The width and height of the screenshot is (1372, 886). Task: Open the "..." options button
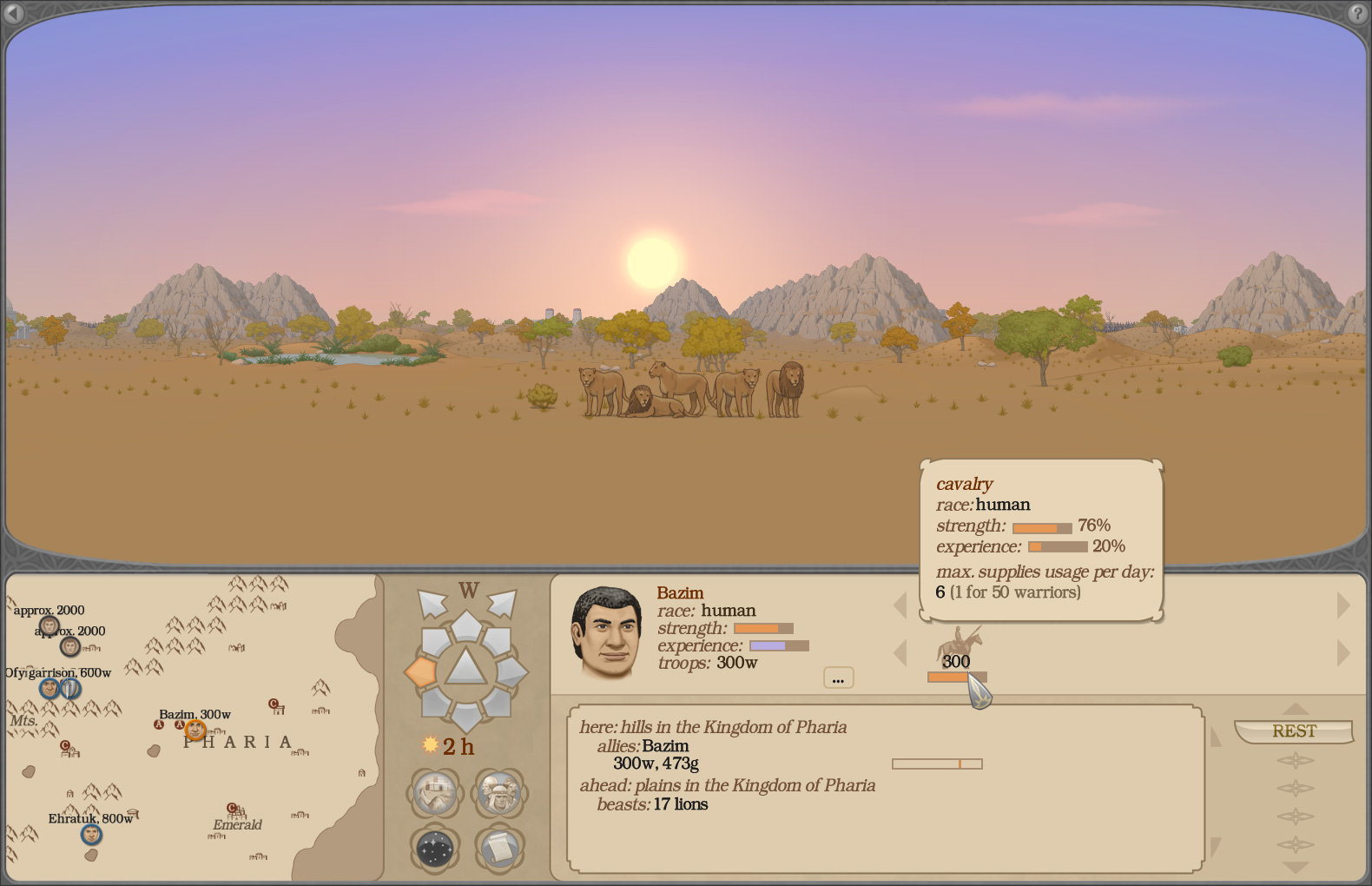pyautogui.click(x=838, y=678)
